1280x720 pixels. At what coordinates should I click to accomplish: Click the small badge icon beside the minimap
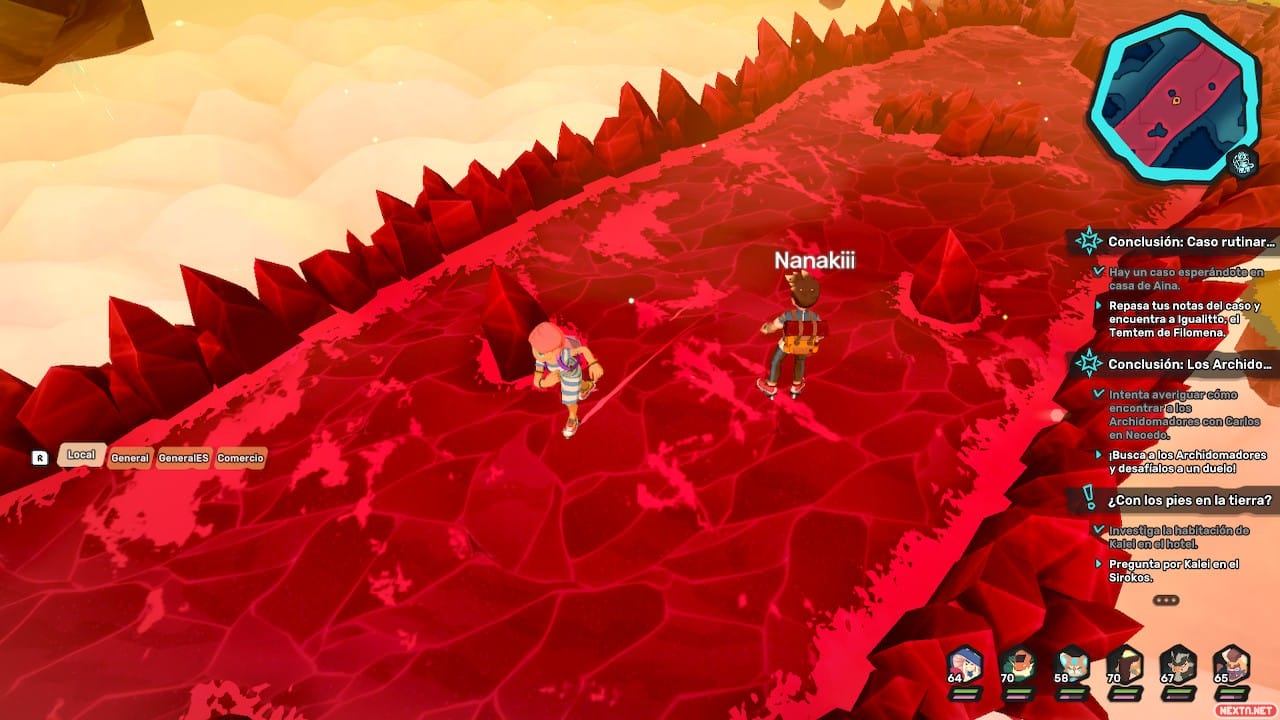coord(1243,163)
